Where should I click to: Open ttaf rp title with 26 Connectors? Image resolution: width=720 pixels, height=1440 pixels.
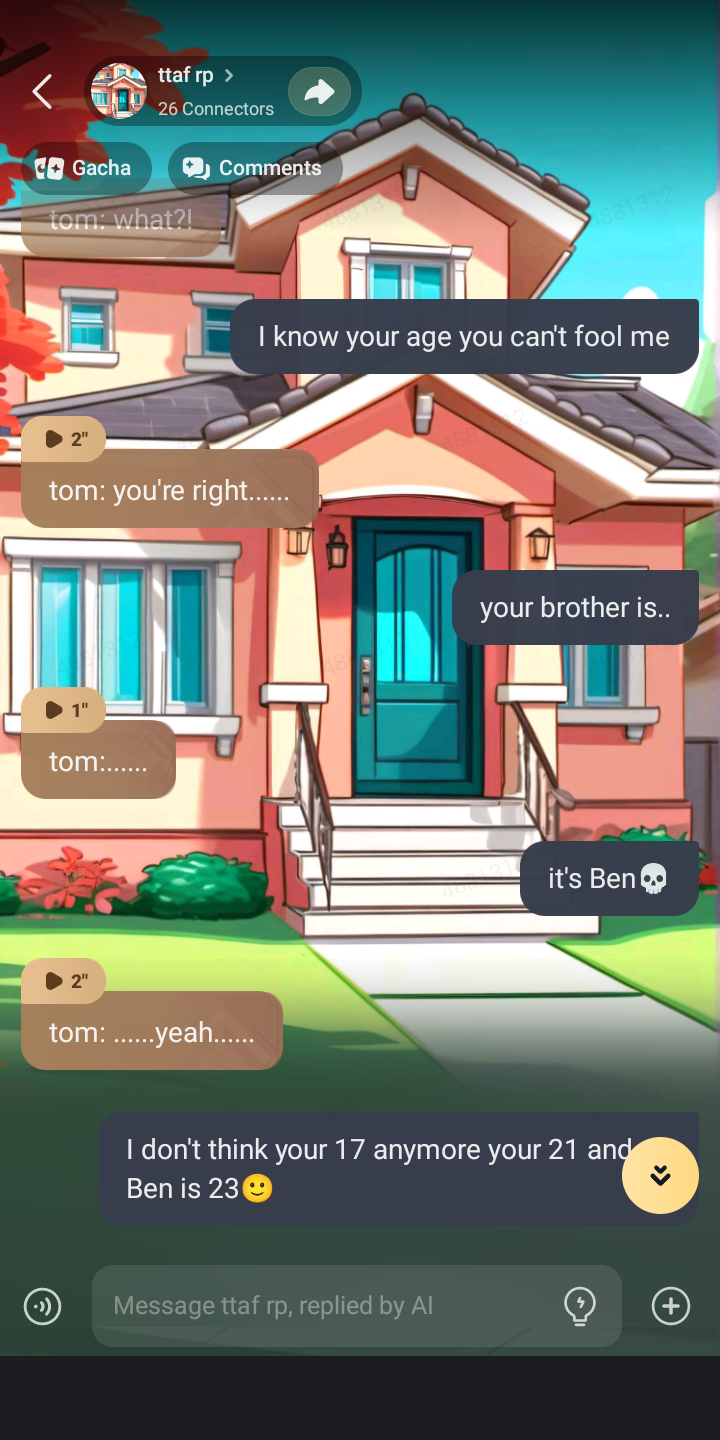tap(214, 92)
